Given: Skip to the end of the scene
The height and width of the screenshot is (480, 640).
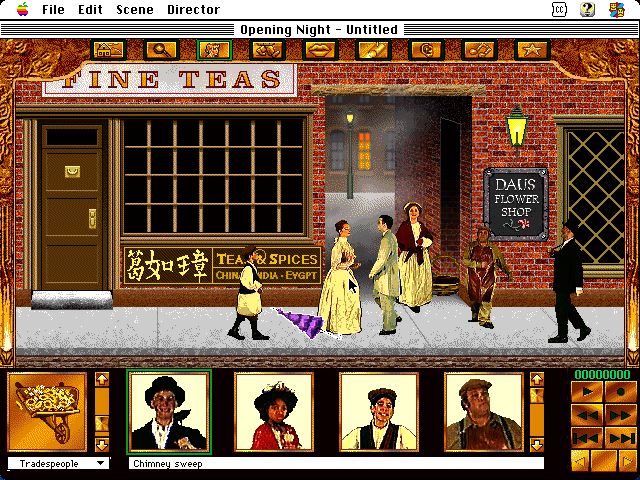Looking at the screenshot, I should coord(619,437).
